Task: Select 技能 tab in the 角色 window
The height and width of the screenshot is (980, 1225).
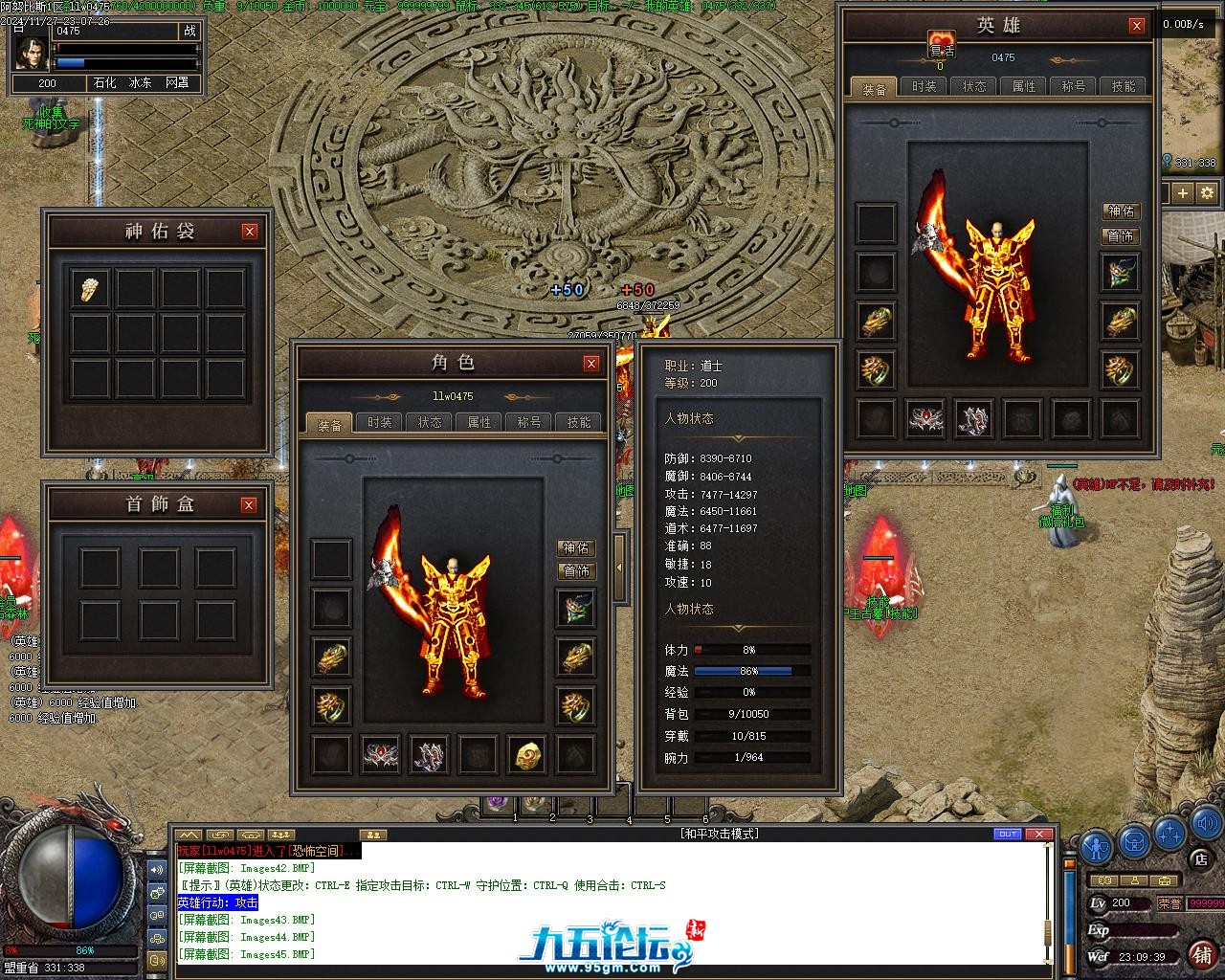Action: (x=579, y=422)
